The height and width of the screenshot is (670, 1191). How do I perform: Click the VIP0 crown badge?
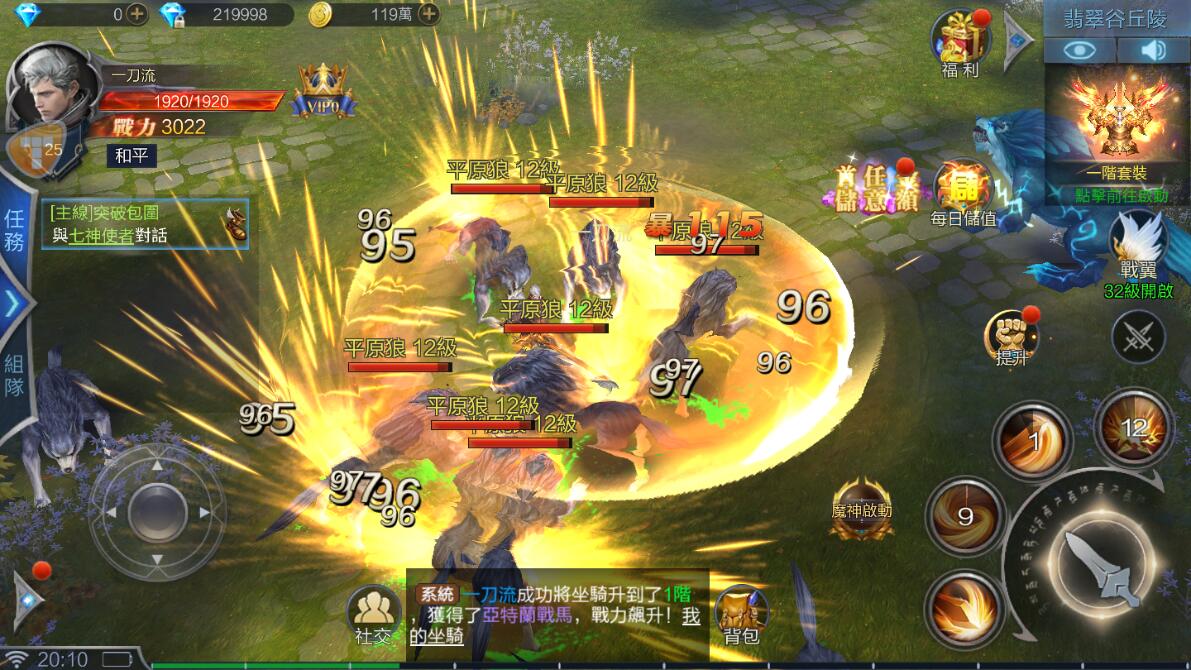(323, 90)
